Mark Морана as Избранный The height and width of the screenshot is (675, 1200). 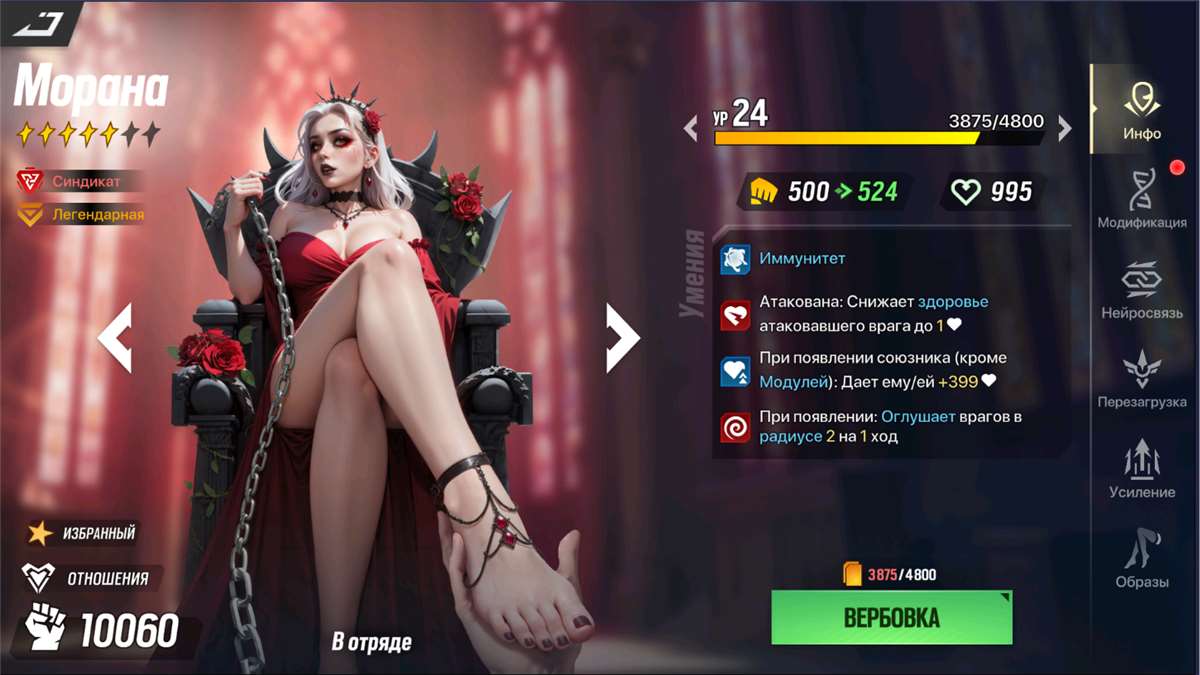coord(82,533)
